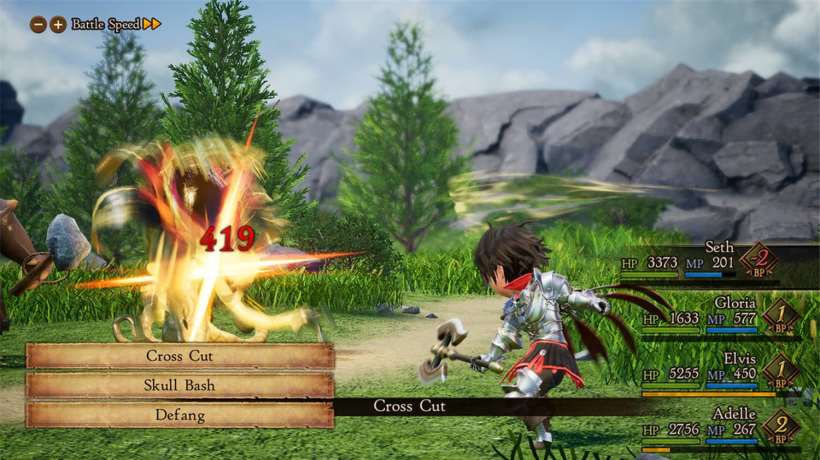
Task: Select the Cross Cut command
Action: tap(180, 356)
